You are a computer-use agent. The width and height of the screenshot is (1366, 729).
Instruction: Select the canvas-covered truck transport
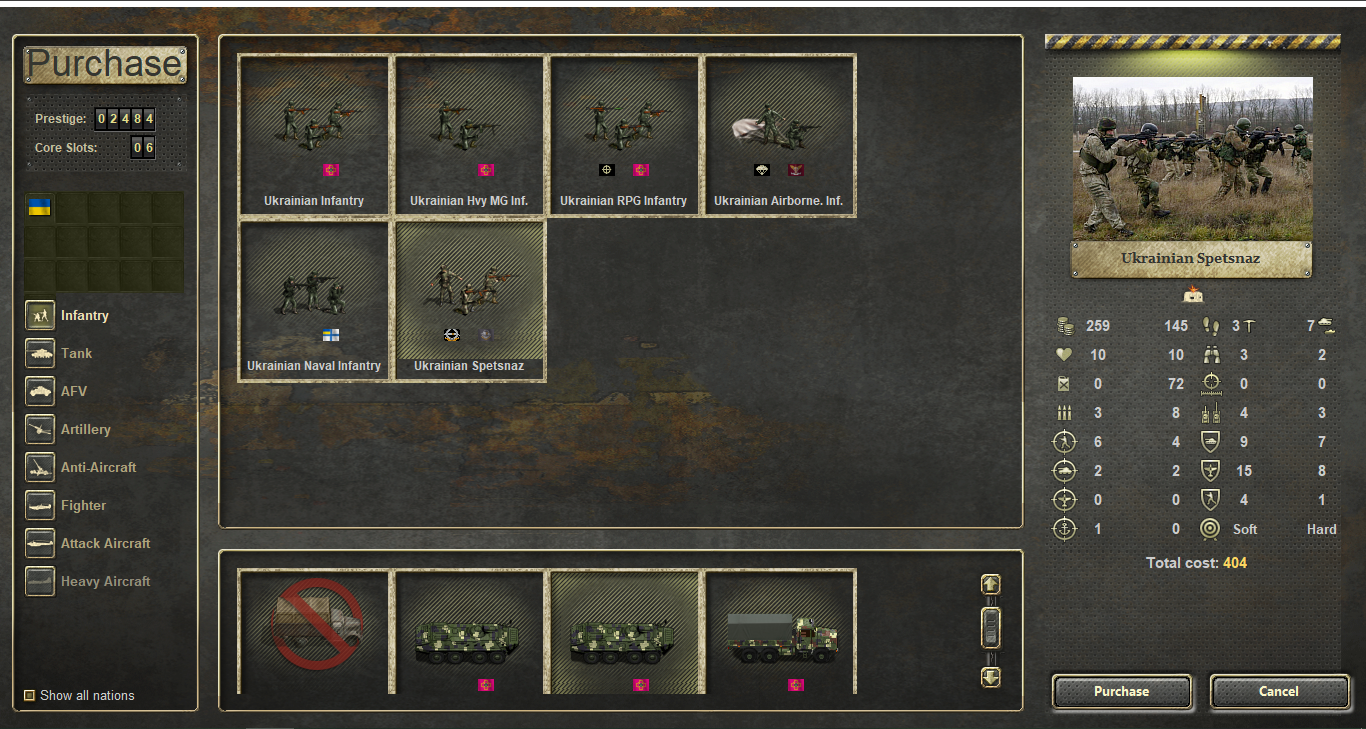(779, 632)
